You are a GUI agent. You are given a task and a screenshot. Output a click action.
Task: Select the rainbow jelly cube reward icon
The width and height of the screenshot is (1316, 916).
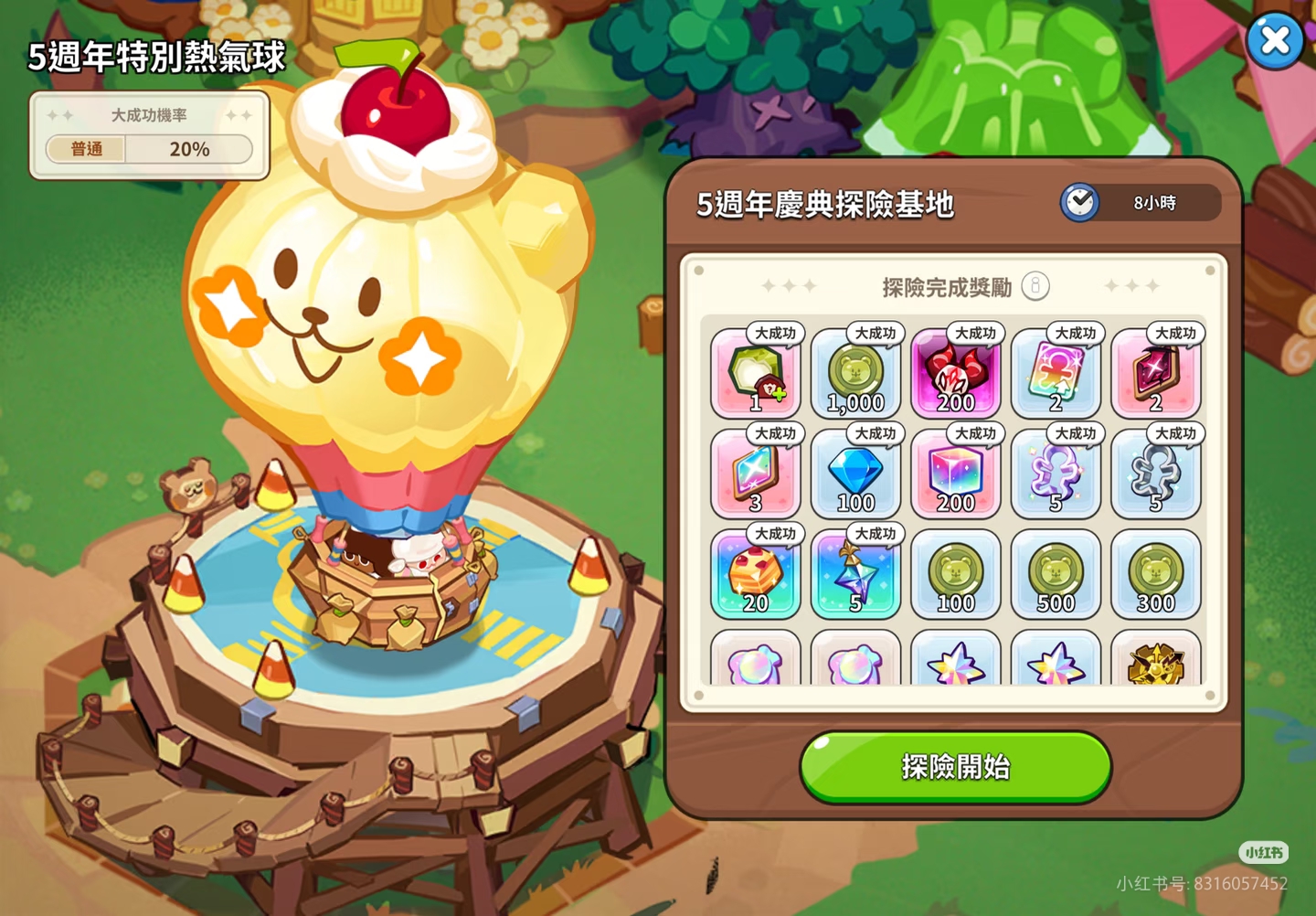[956, 475]
